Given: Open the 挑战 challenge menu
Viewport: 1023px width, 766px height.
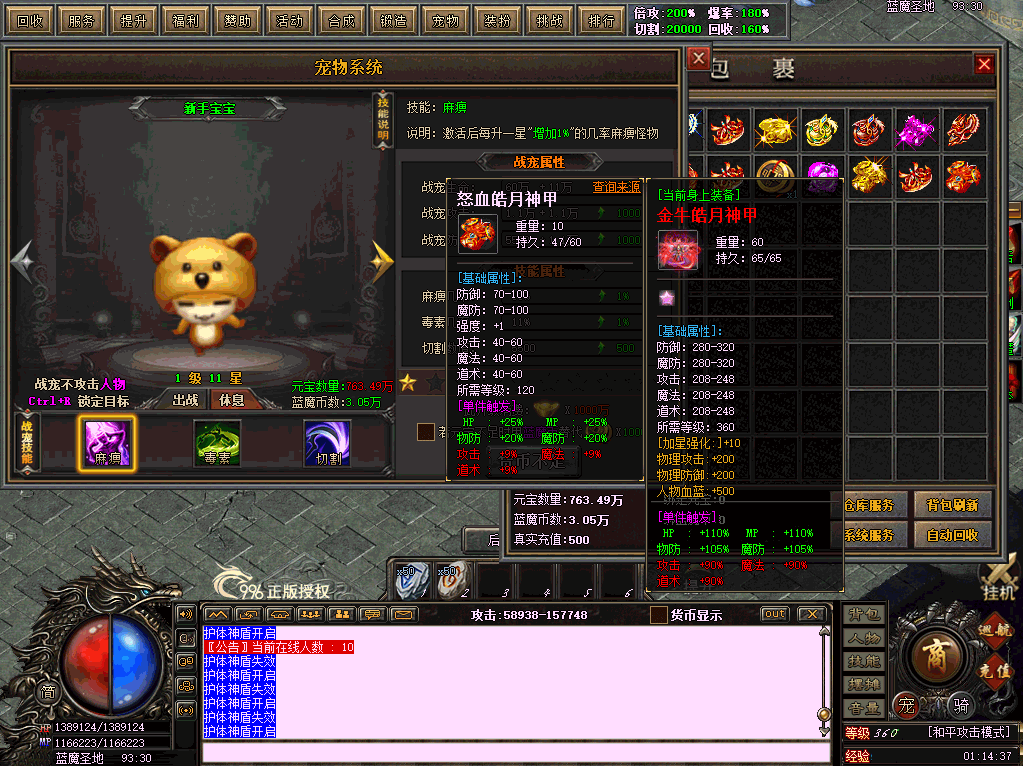Looking at the screenshot, I should point(549,20).
